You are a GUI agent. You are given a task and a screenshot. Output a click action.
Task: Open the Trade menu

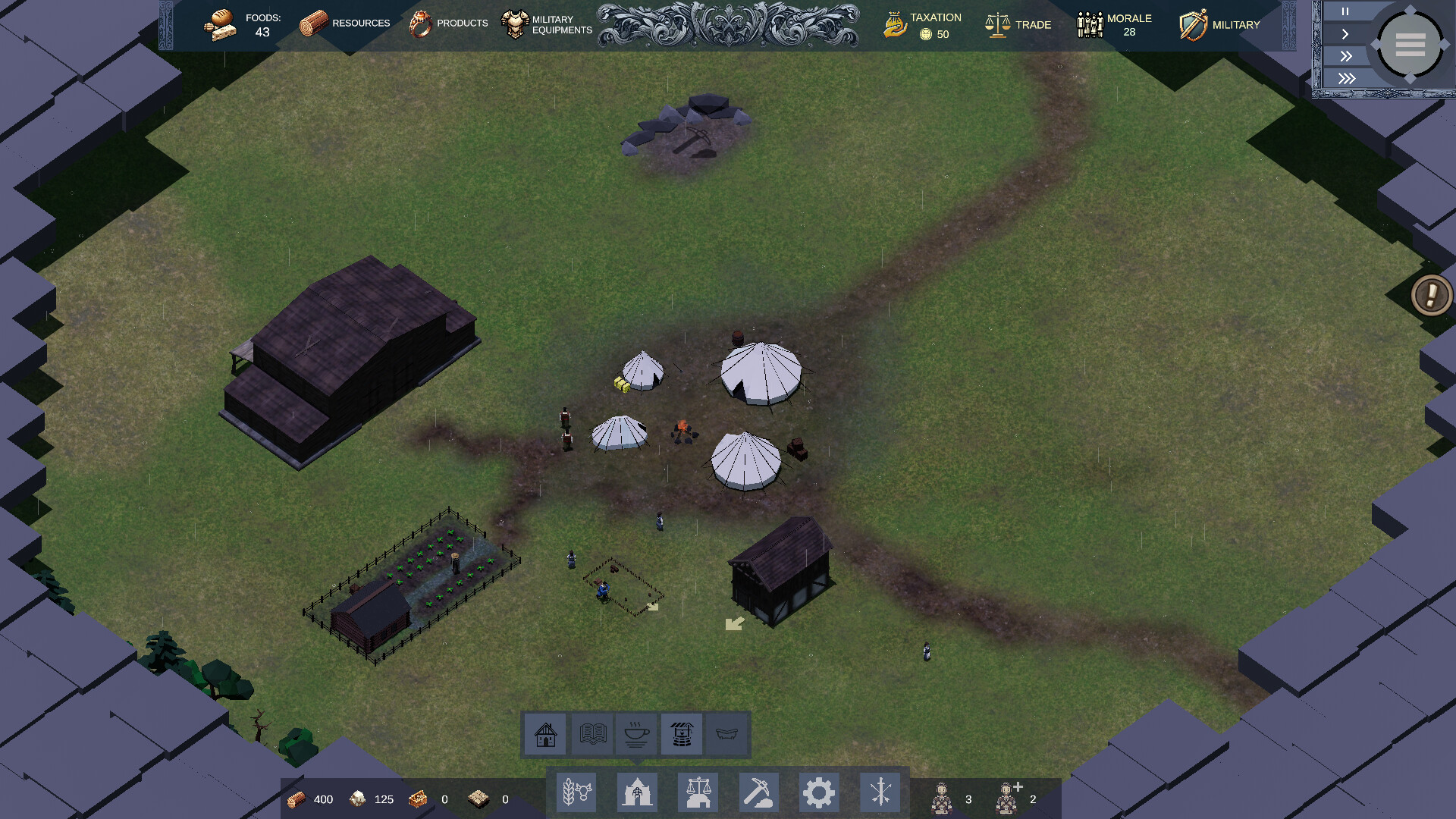point(1018,25)
